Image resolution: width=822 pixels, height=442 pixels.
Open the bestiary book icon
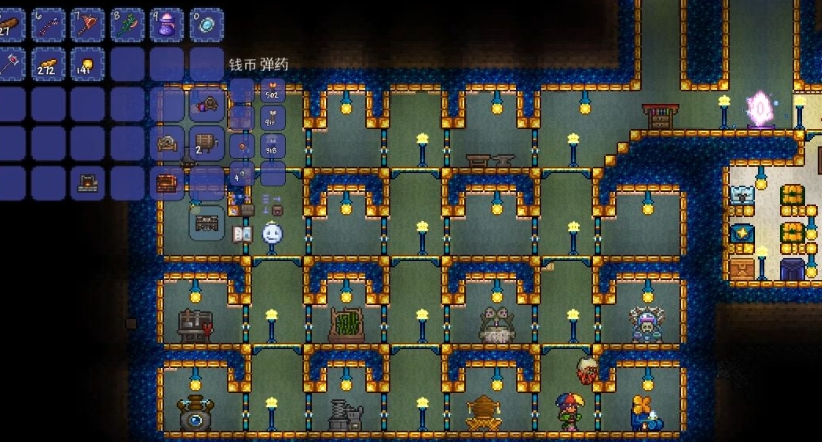(x=241, y=234)
